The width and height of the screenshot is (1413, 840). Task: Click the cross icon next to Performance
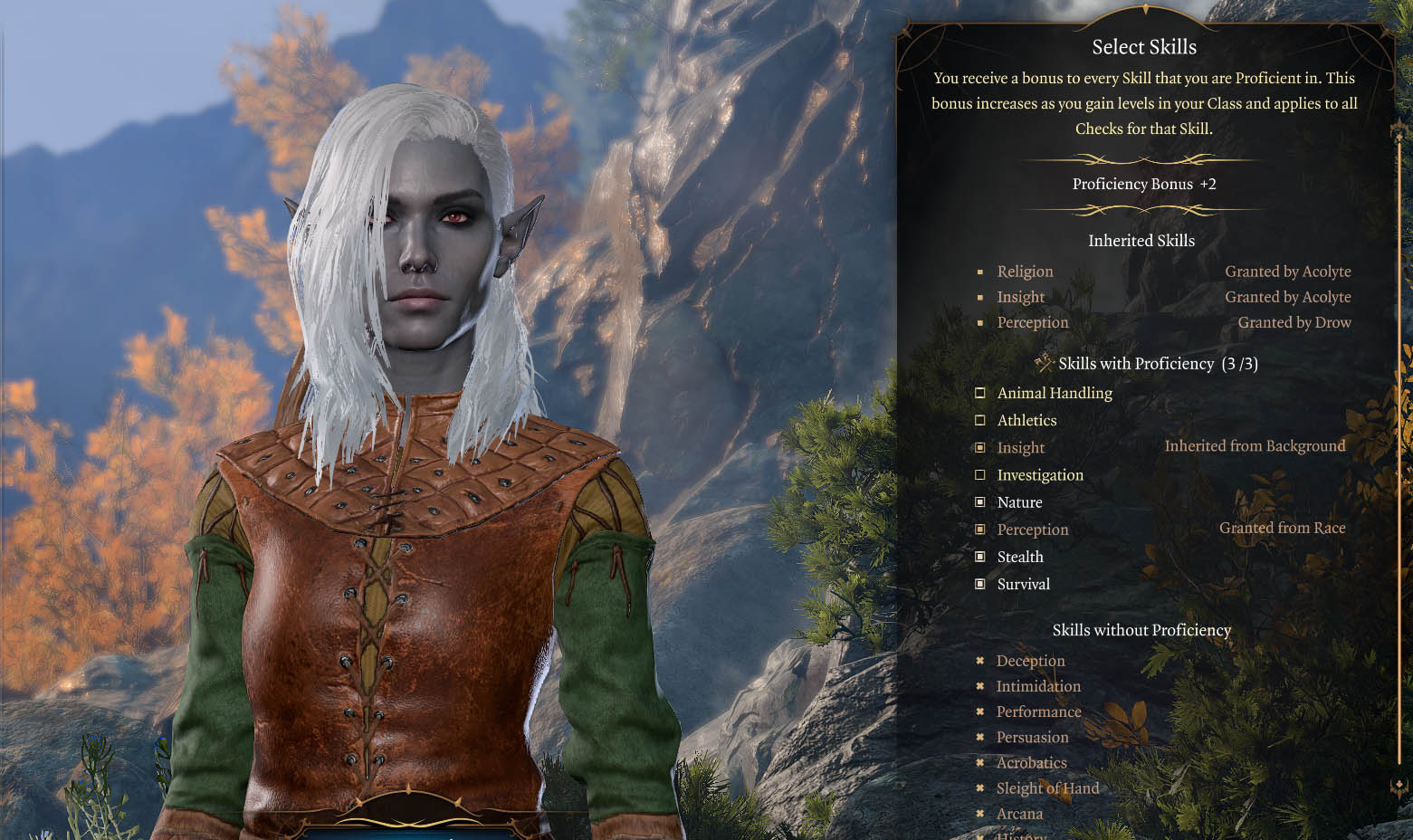980,712
